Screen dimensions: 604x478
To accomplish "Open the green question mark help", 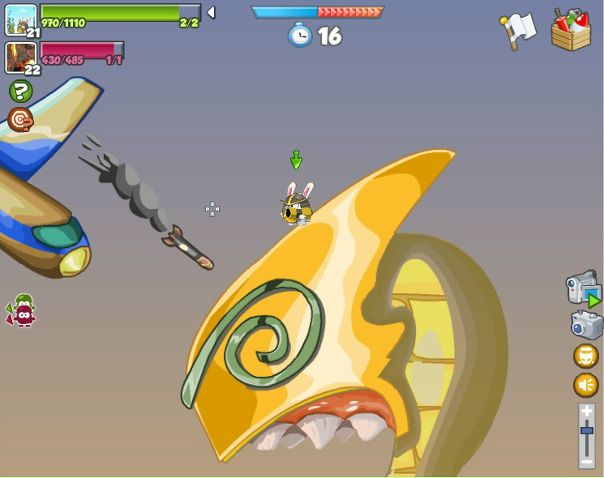I will pyautogui.click(x=20, y=91).
